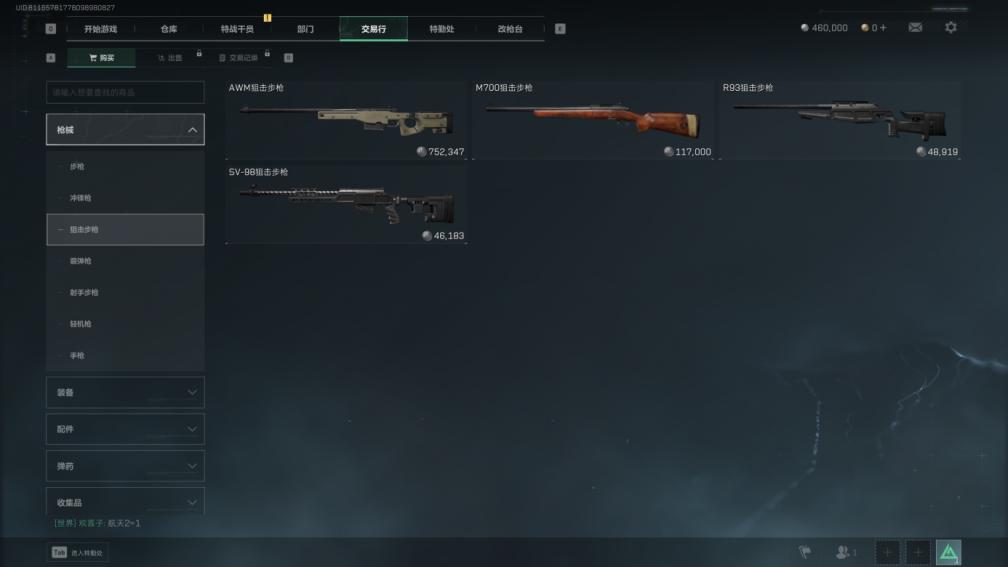Pick the 手枪 pistol subcategory
Viewport: 1008px width, 567px height.
pos(125,356)
